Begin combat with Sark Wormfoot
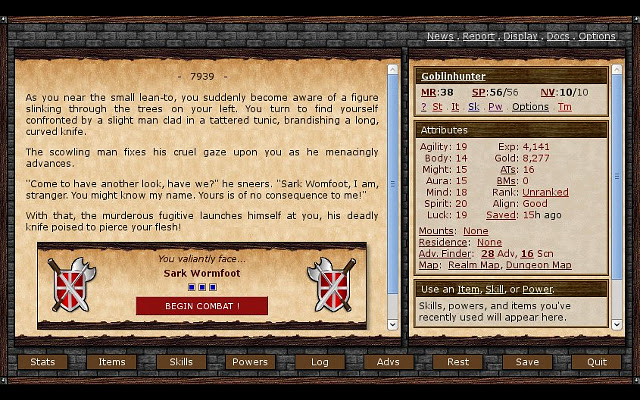This screenshot has width=640, height=400. click(202, 305)
